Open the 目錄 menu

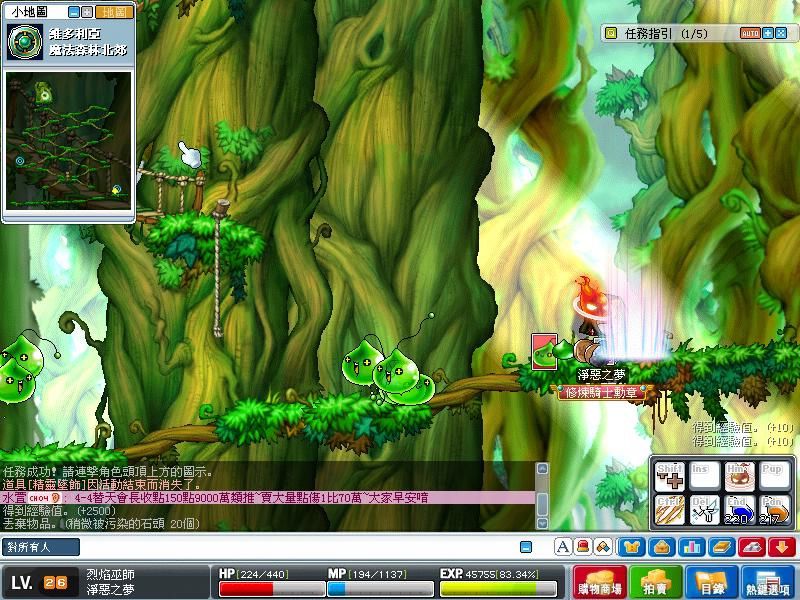coord(712,583)
